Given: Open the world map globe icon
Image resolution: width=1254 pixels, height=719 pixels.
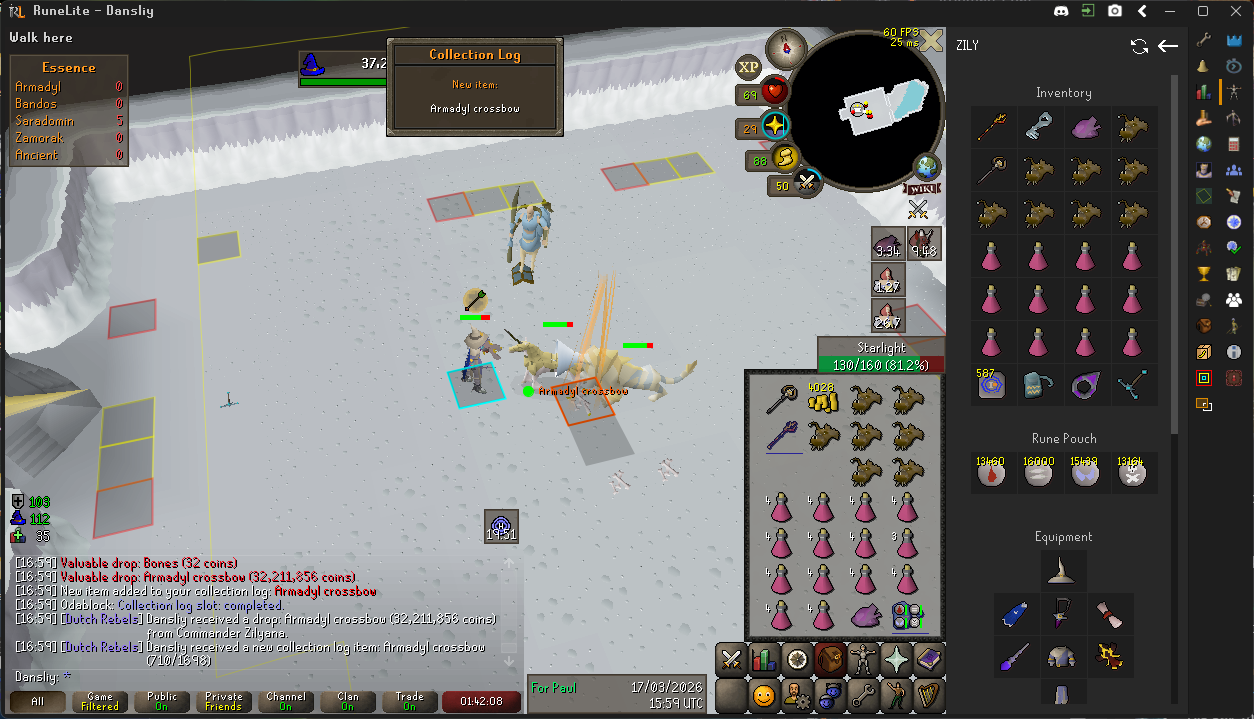Looking at the screenshot, I should [926, 166].
